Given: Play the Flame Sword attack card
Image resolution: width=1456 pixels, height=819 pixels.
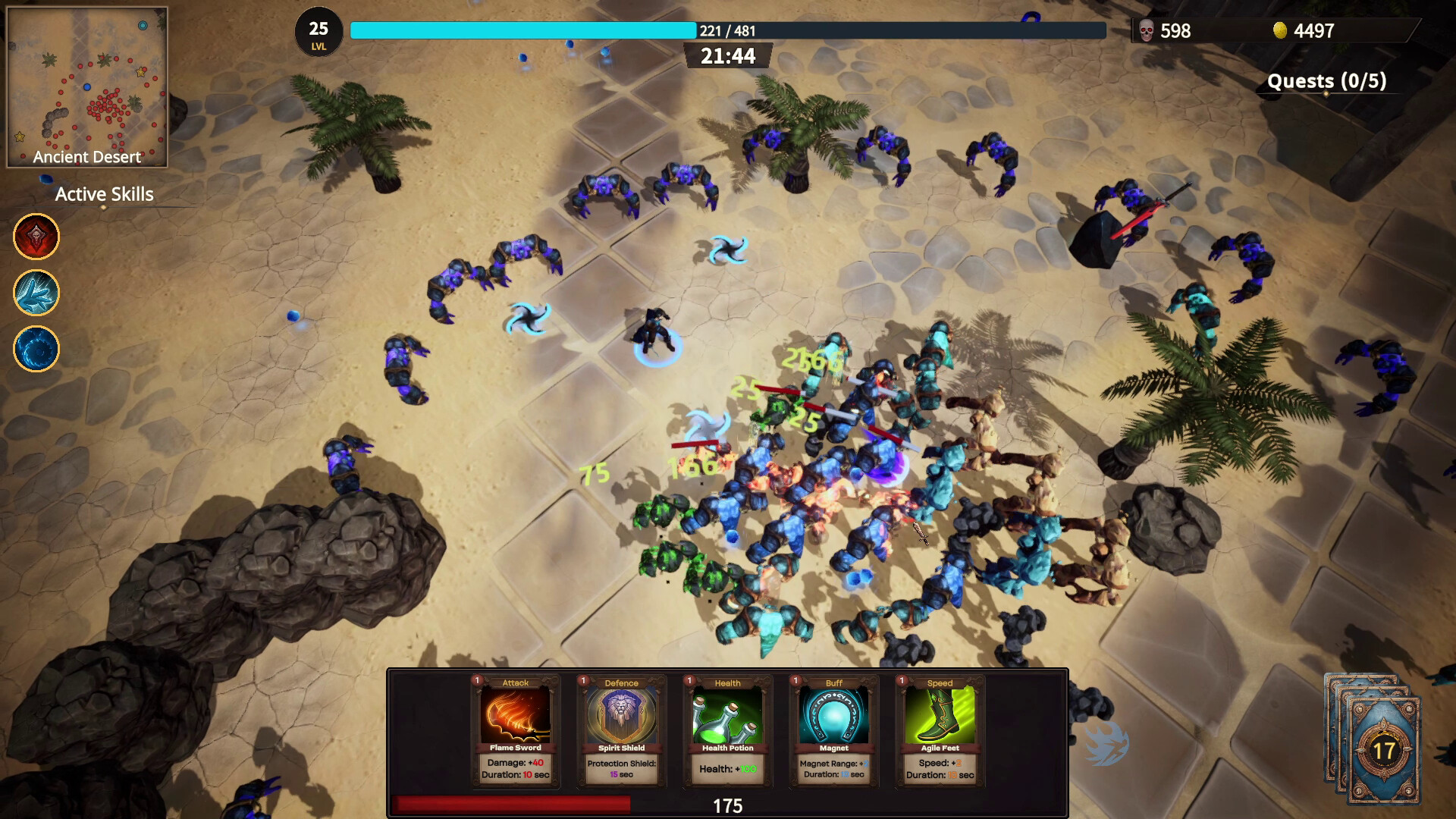Looking at the screenshot, I should pyautogui.click(x=516, y=730).
